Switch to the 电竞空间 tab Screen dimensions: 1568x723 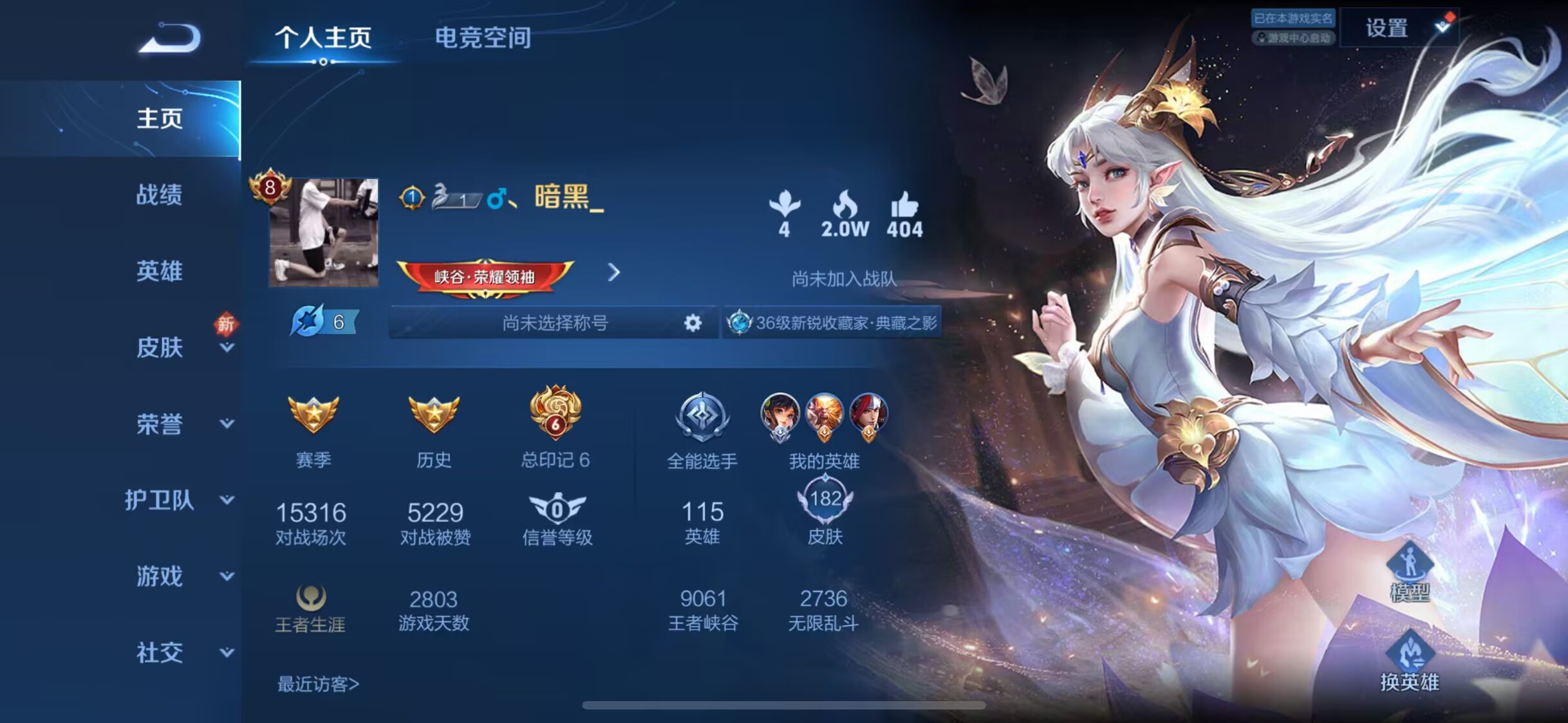tap(483, 37)
